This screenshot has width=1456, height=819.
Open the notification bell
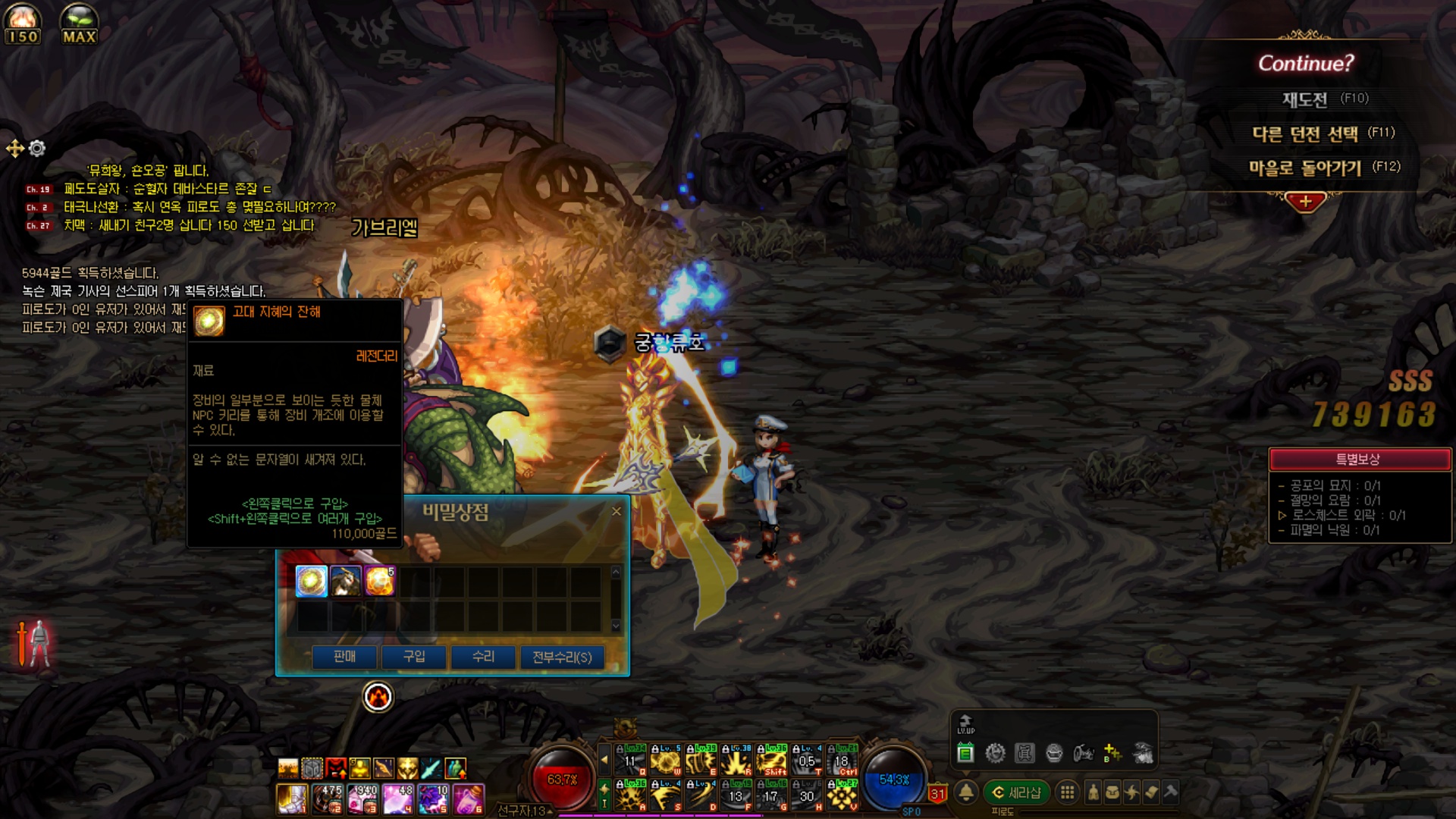coord(965,792)
